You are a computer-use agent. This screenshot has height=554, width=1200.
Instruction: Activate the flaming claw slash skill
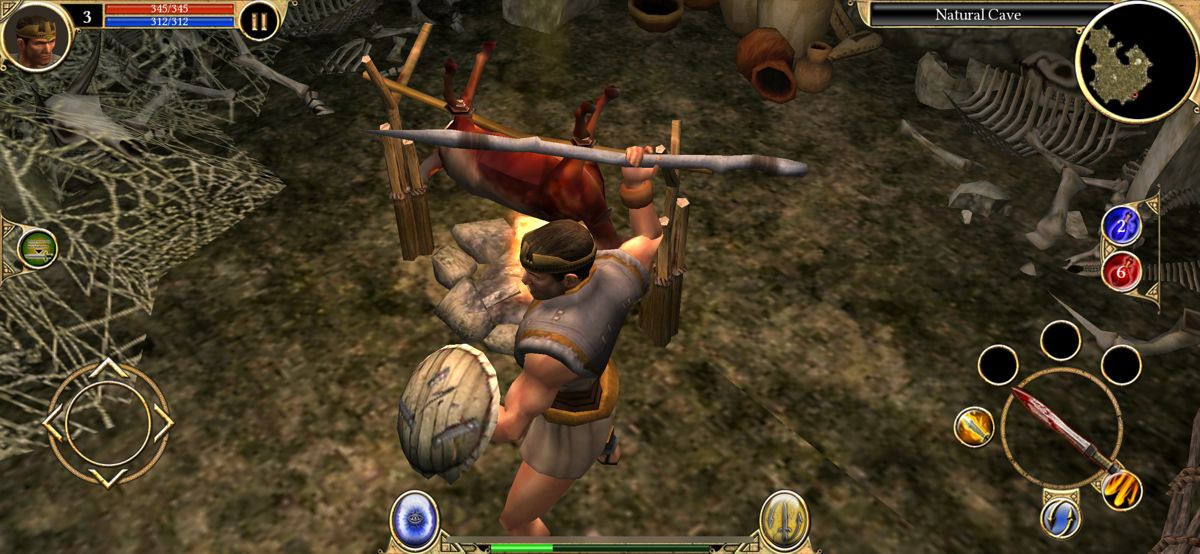(x=1121, y=488)
